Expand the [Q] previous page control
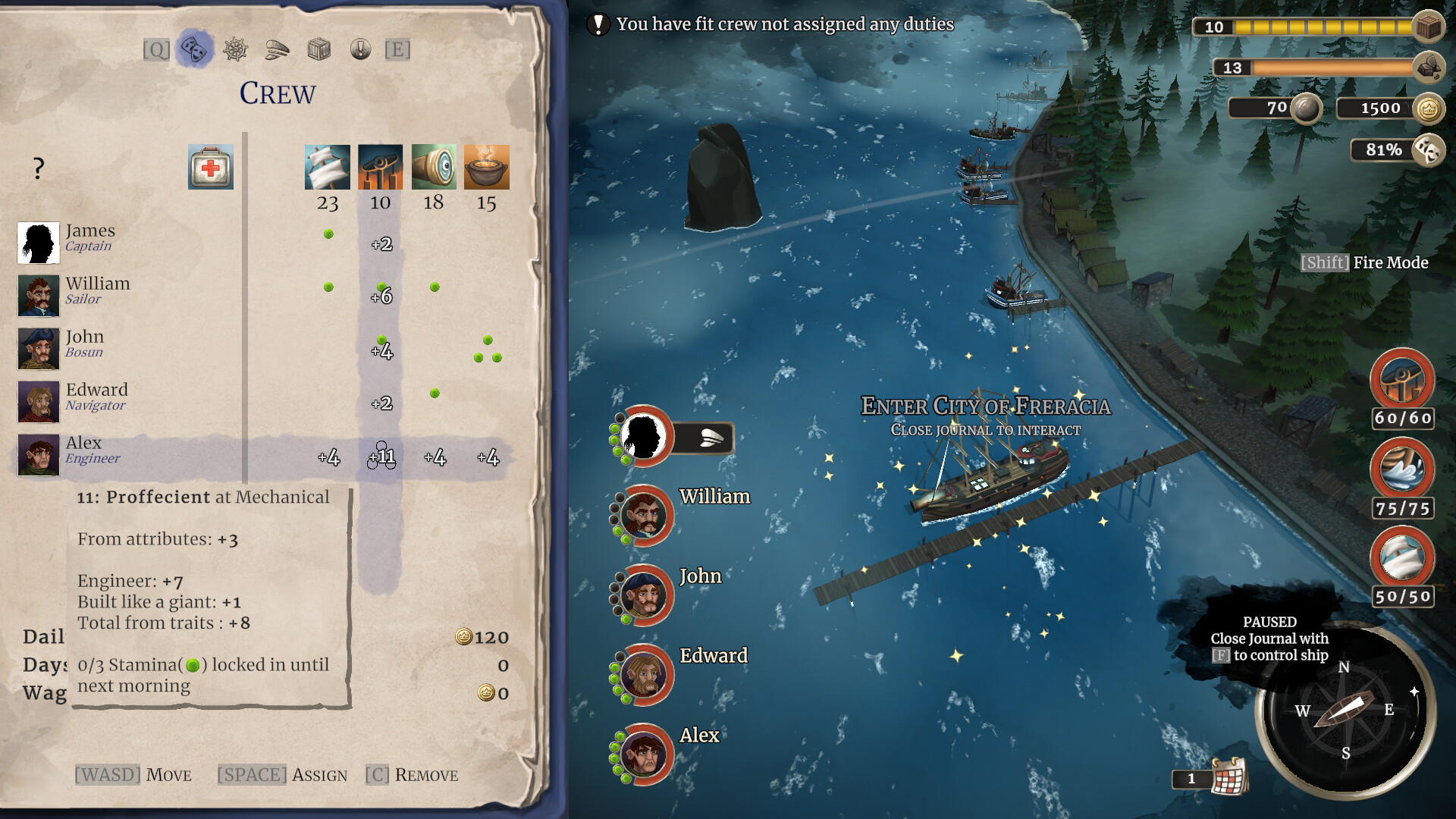 pos(155,49)
